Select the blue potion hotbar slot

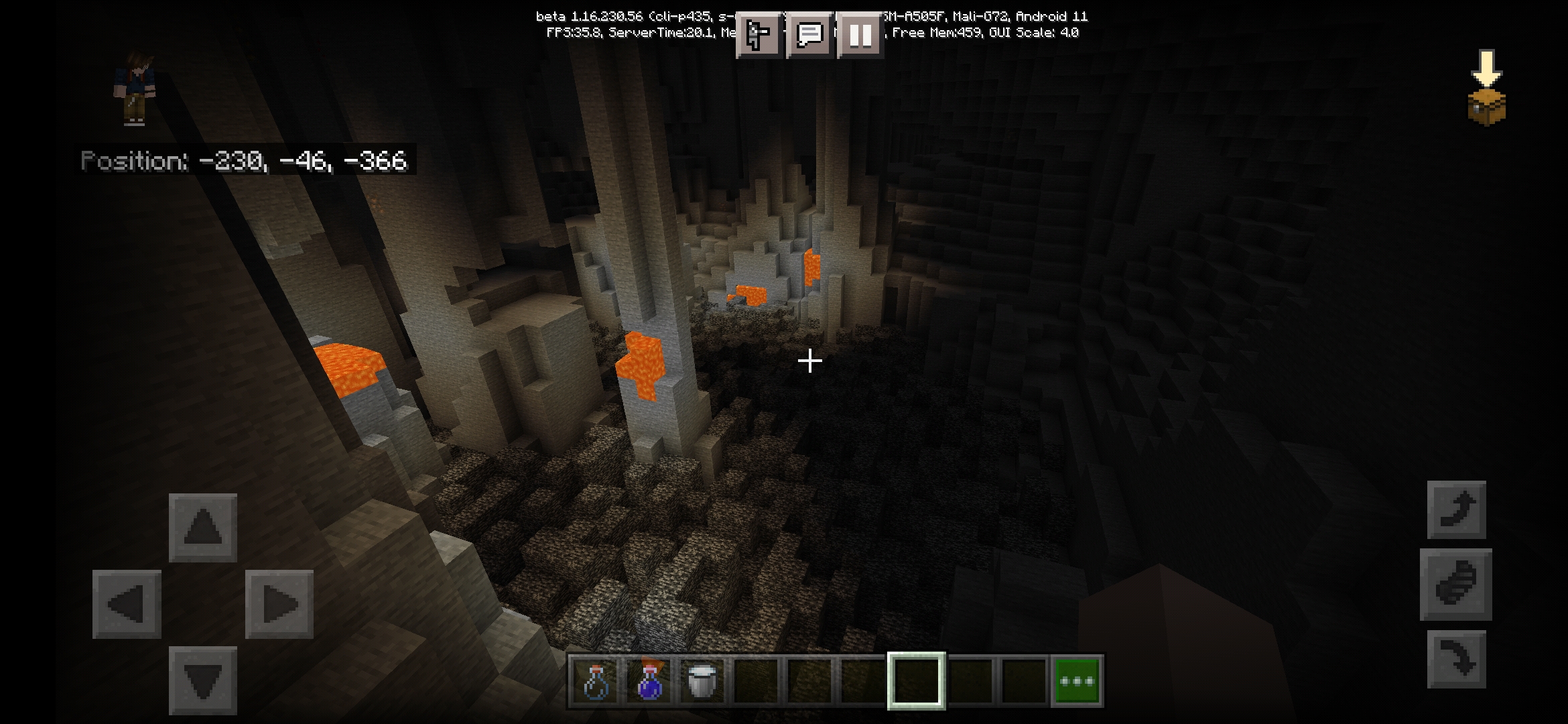pyautogui.click(x=649, y=681)
